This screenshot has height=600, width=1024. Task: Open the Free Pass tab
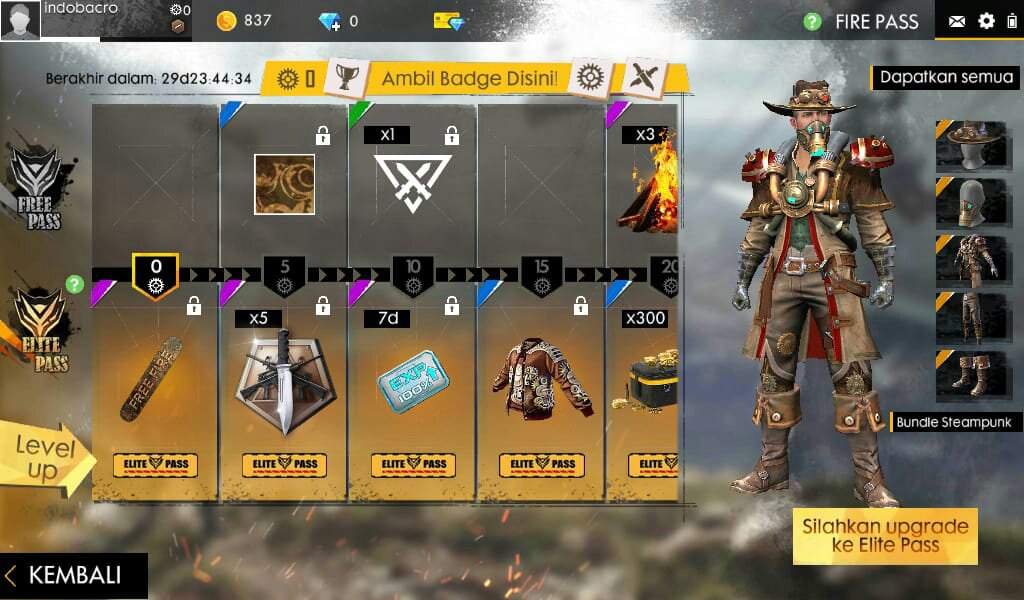(38, 188)
